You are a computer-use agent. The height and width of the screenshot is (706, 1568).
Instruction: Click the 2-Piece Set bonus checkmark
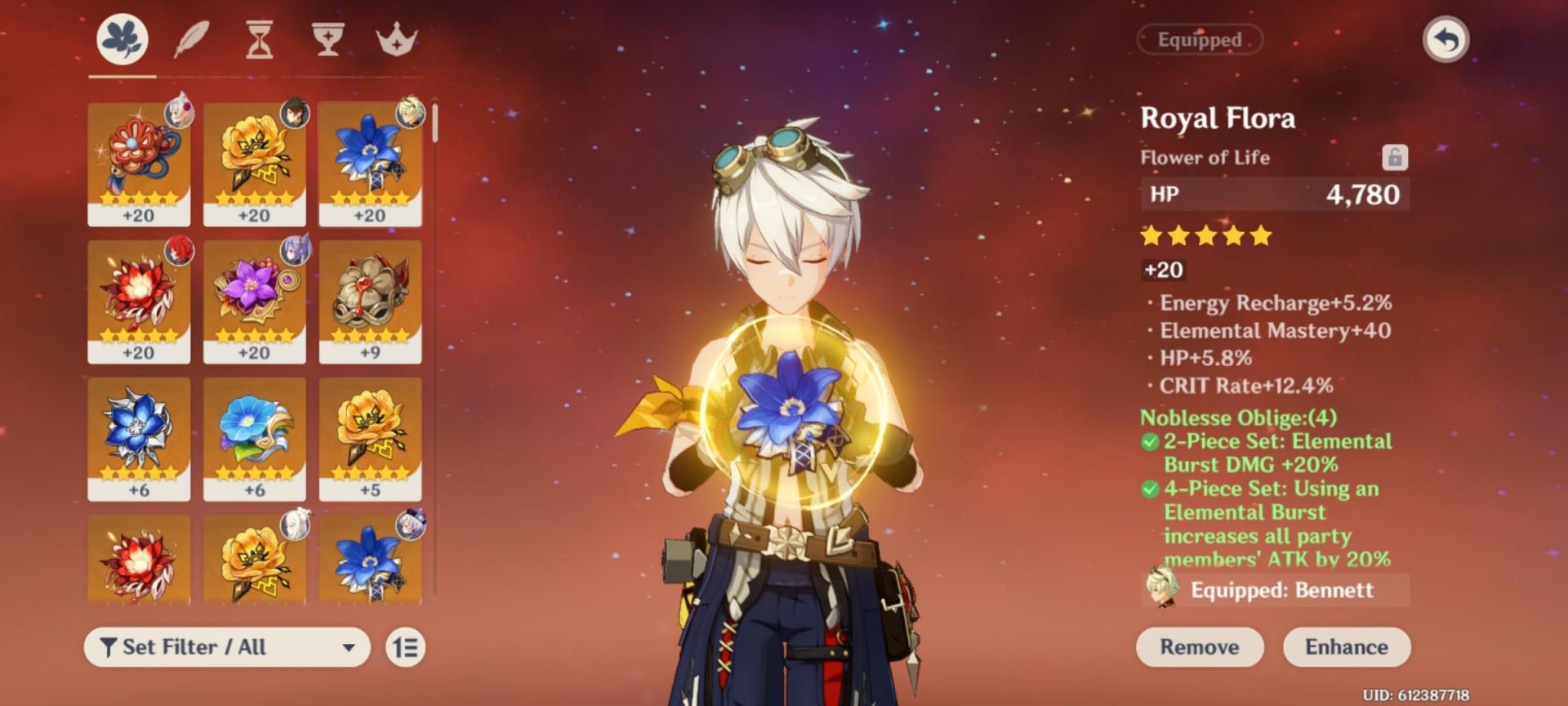[x=1151, y=440]
